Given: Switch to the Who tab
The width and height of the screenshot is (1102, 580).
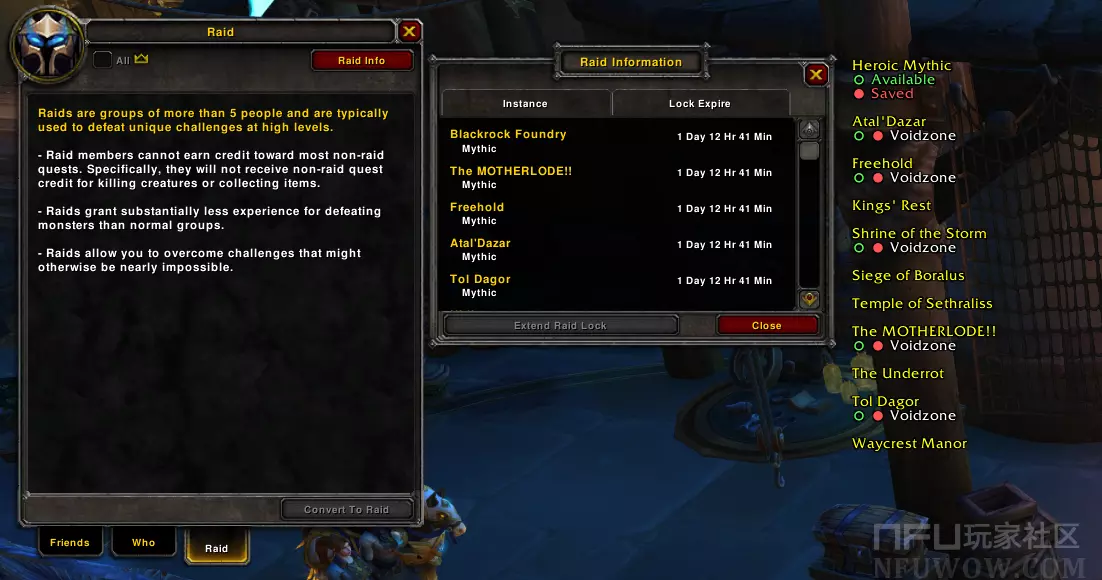Looking at the screenshot, I should tap(144, 543).
